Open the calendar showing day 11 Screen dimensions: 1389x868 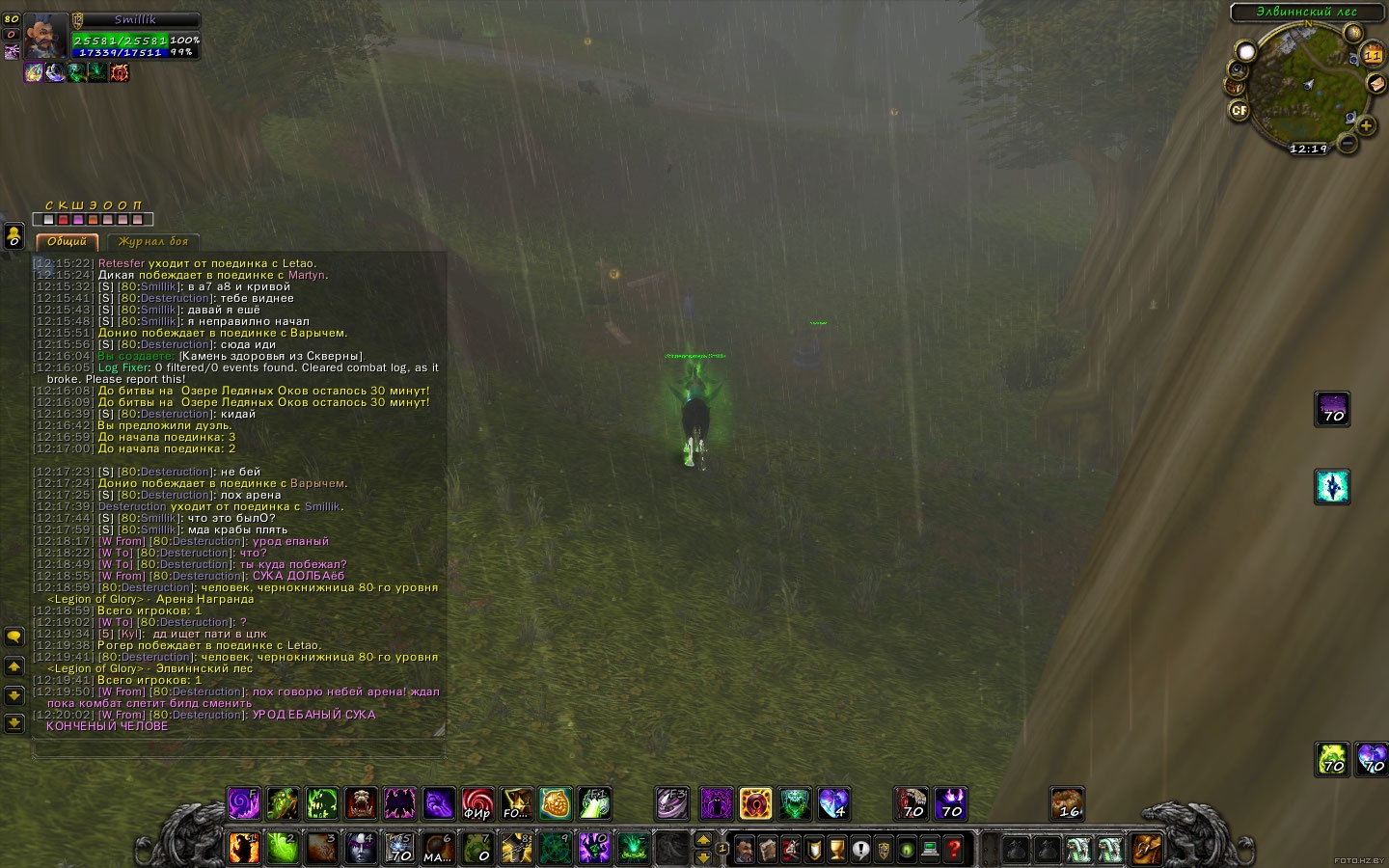(x=1373, y=55)
